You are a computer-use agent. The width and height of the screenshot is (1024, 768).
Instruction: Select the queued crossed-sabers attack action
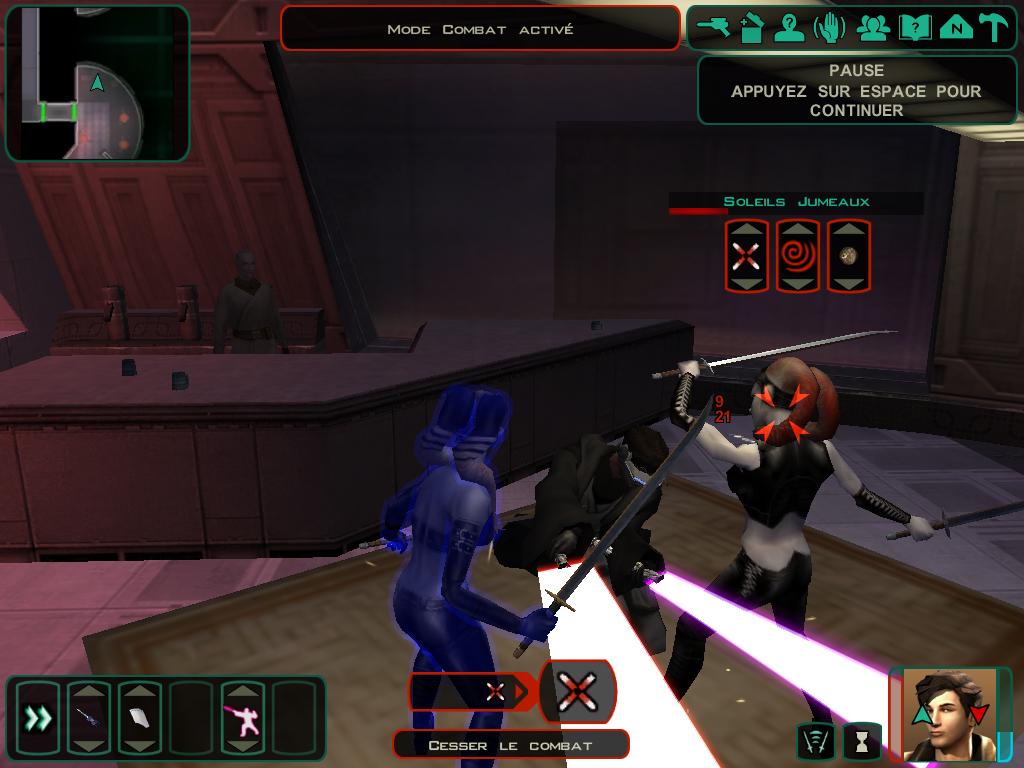pyautogui.click(x=577, y=691)
